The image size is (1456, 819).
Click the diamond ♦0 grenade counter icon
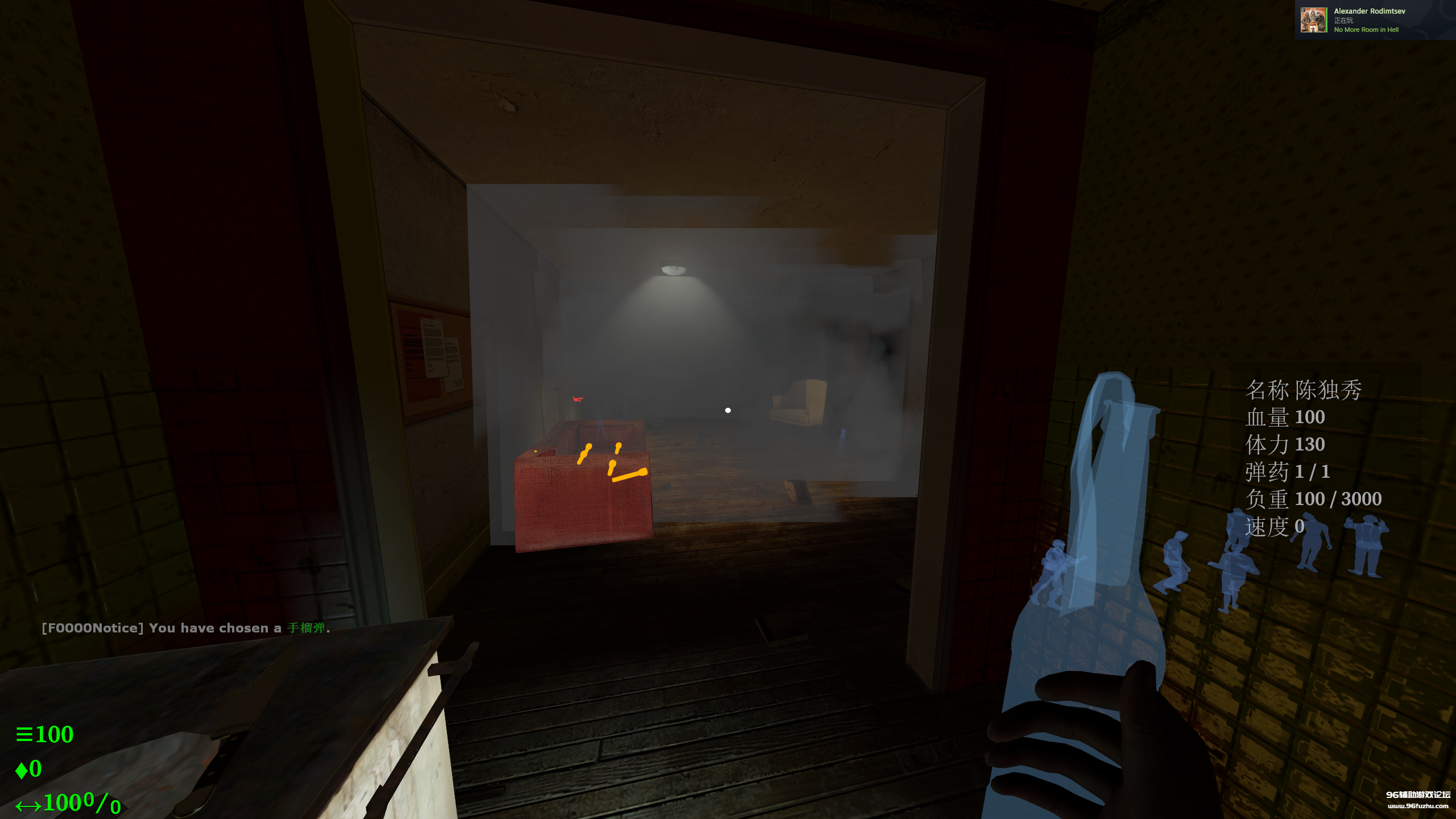click(28, 768)
